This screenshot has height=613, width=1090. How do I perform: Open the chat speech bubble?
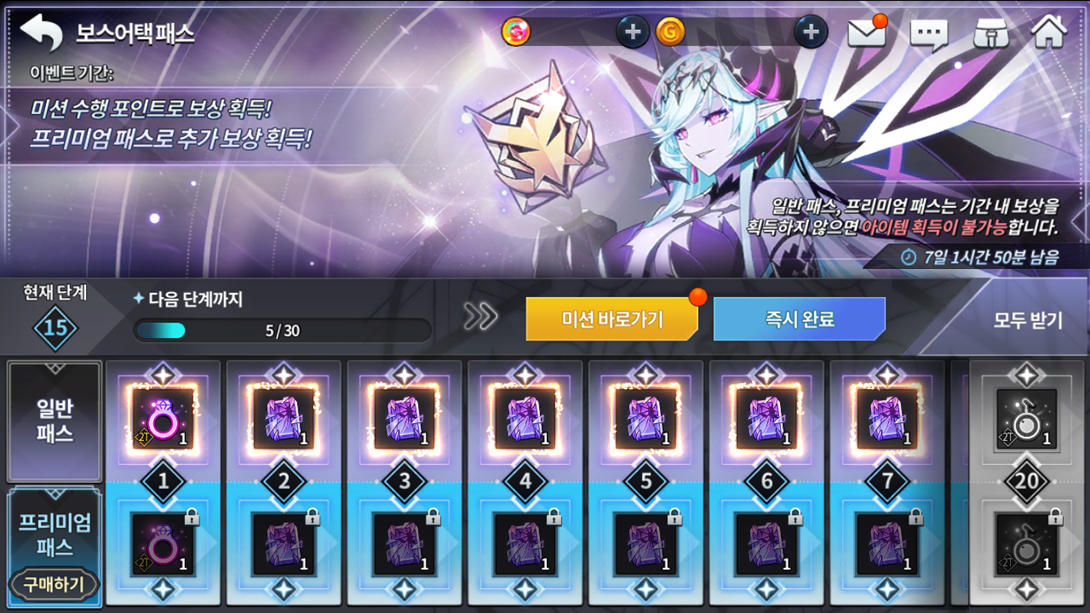click(x=928, y=34)
